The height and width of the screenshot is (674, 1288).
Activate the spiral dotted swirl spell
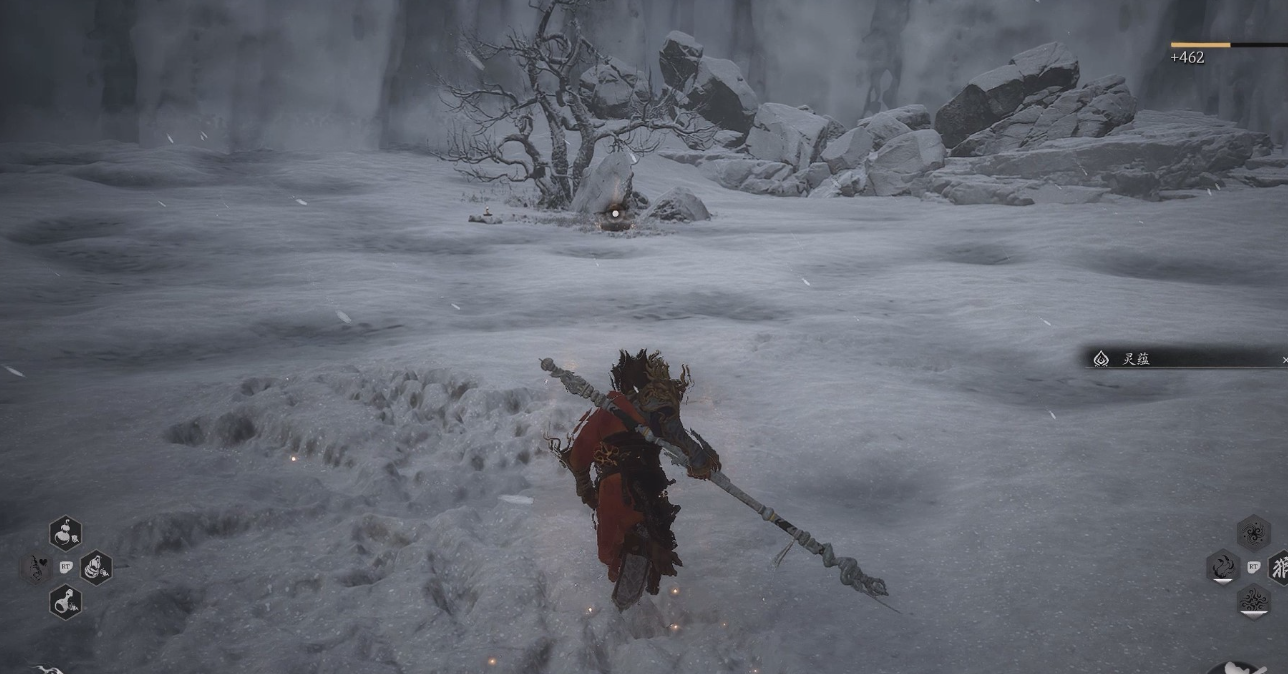[1253, 533]
